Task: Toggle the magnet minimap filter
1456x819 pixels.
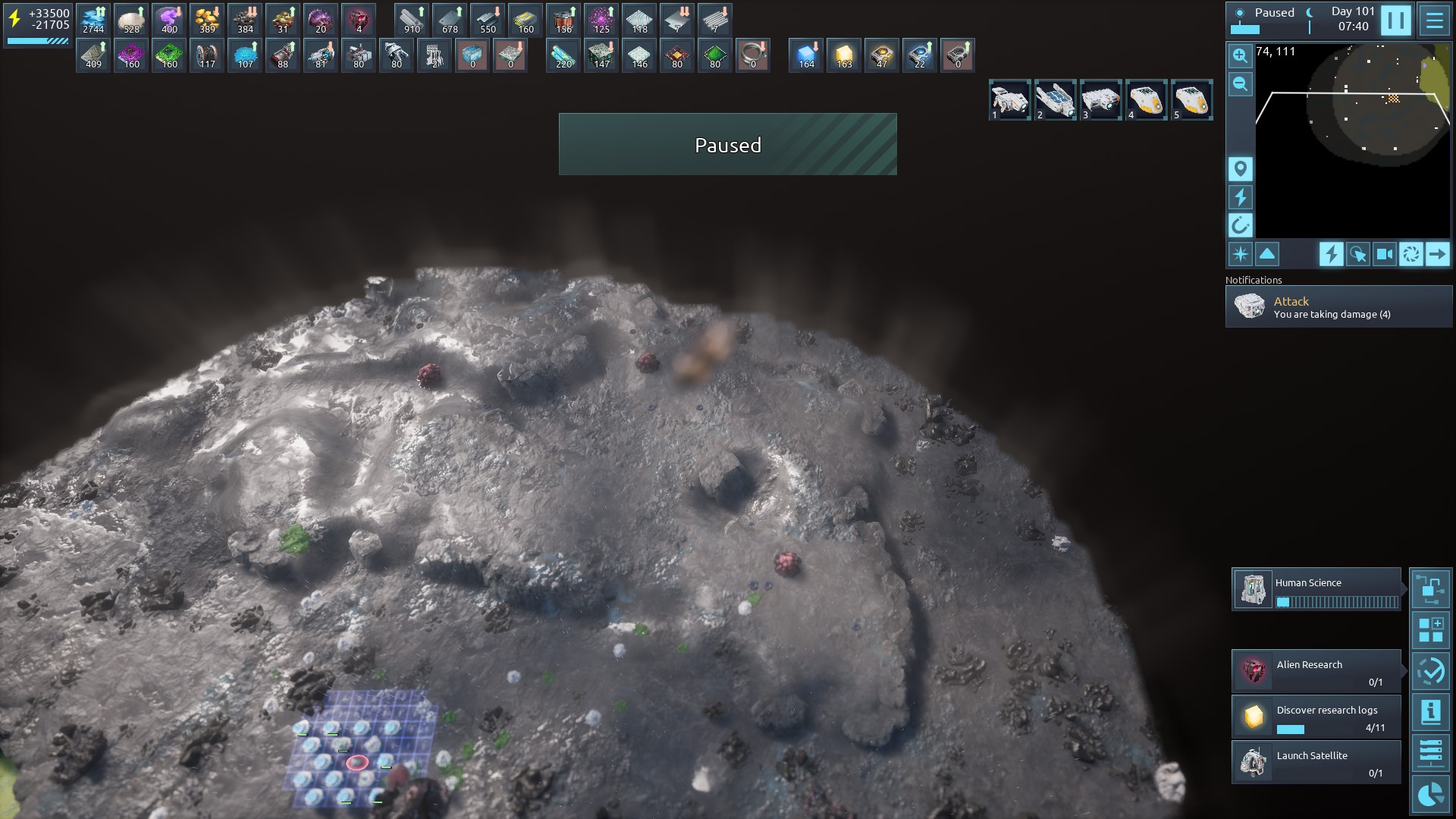Action: (x=1240, y=225)
